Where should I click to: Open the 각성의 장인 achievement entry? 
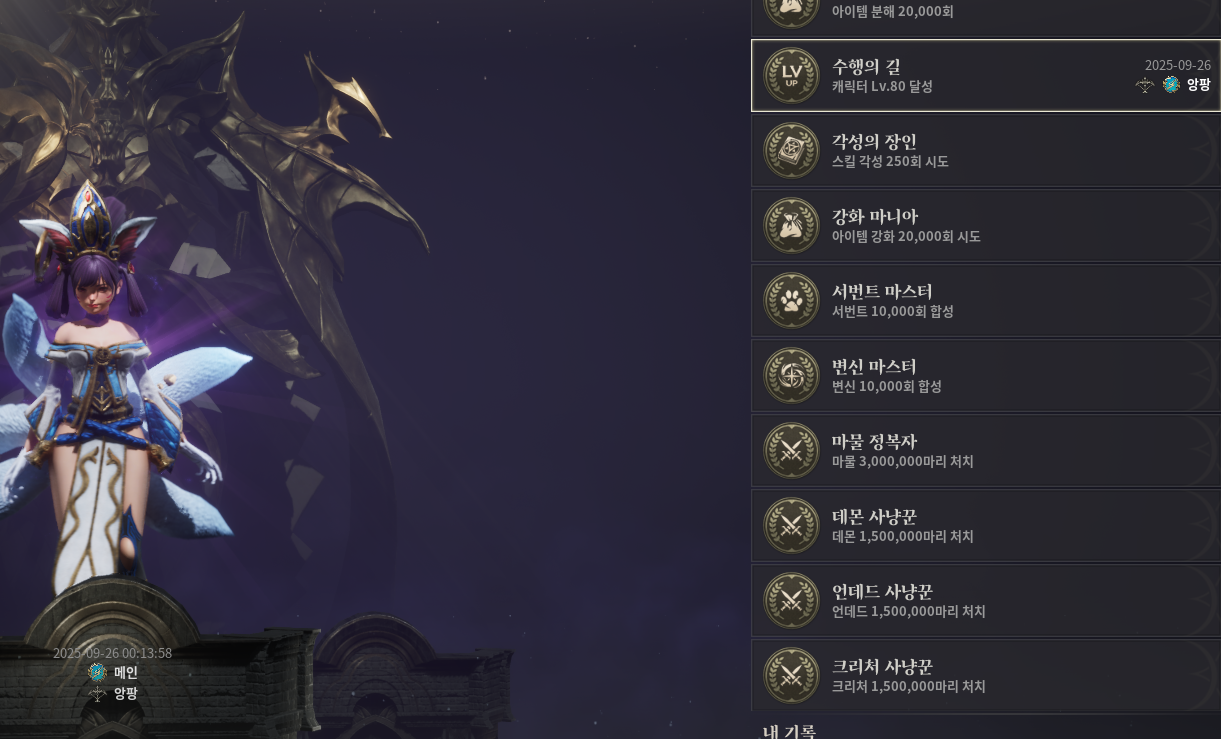(985, 151)
